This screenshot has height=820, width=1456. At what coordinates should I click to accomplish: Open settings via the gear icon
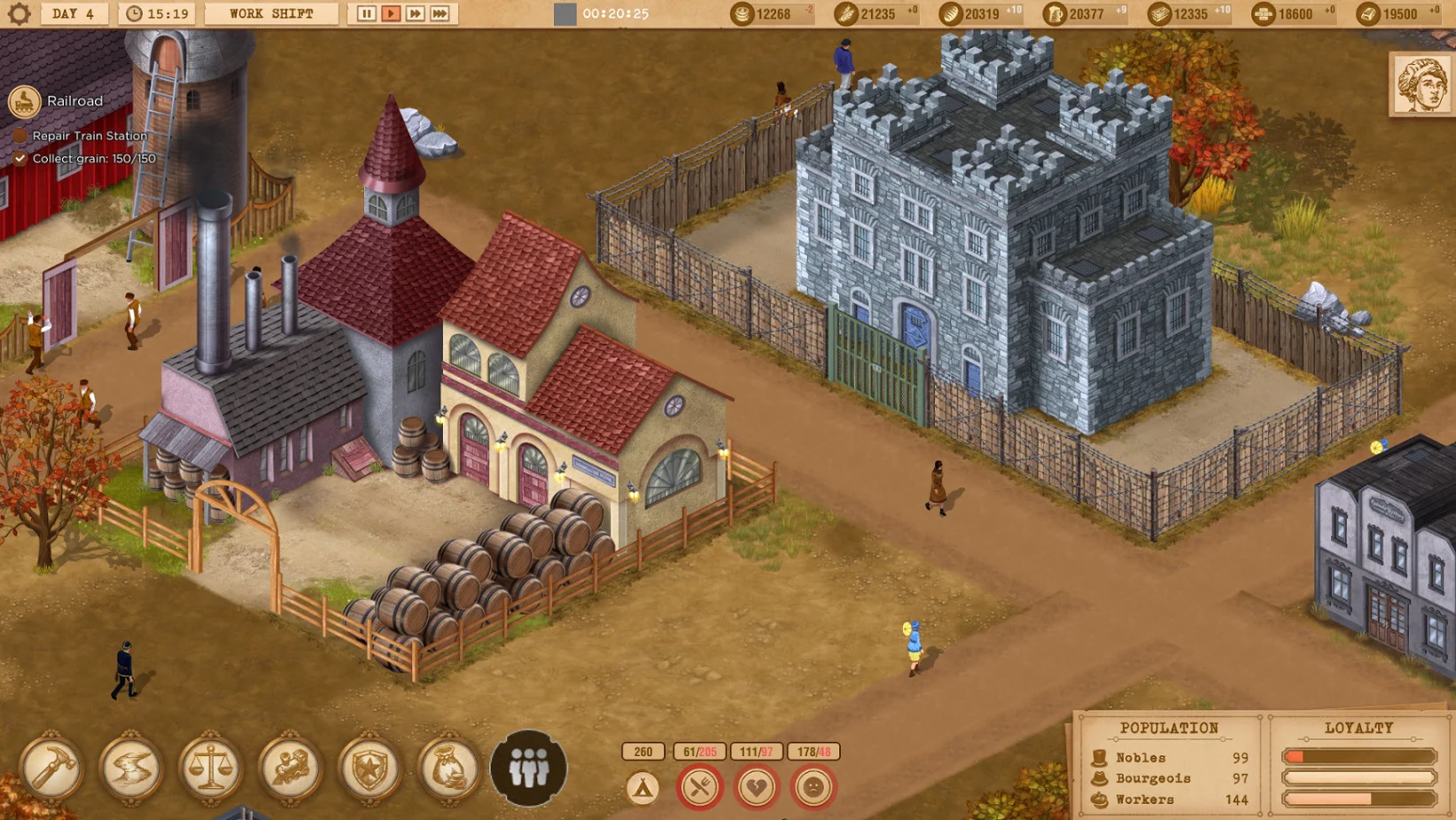point(19,13)
